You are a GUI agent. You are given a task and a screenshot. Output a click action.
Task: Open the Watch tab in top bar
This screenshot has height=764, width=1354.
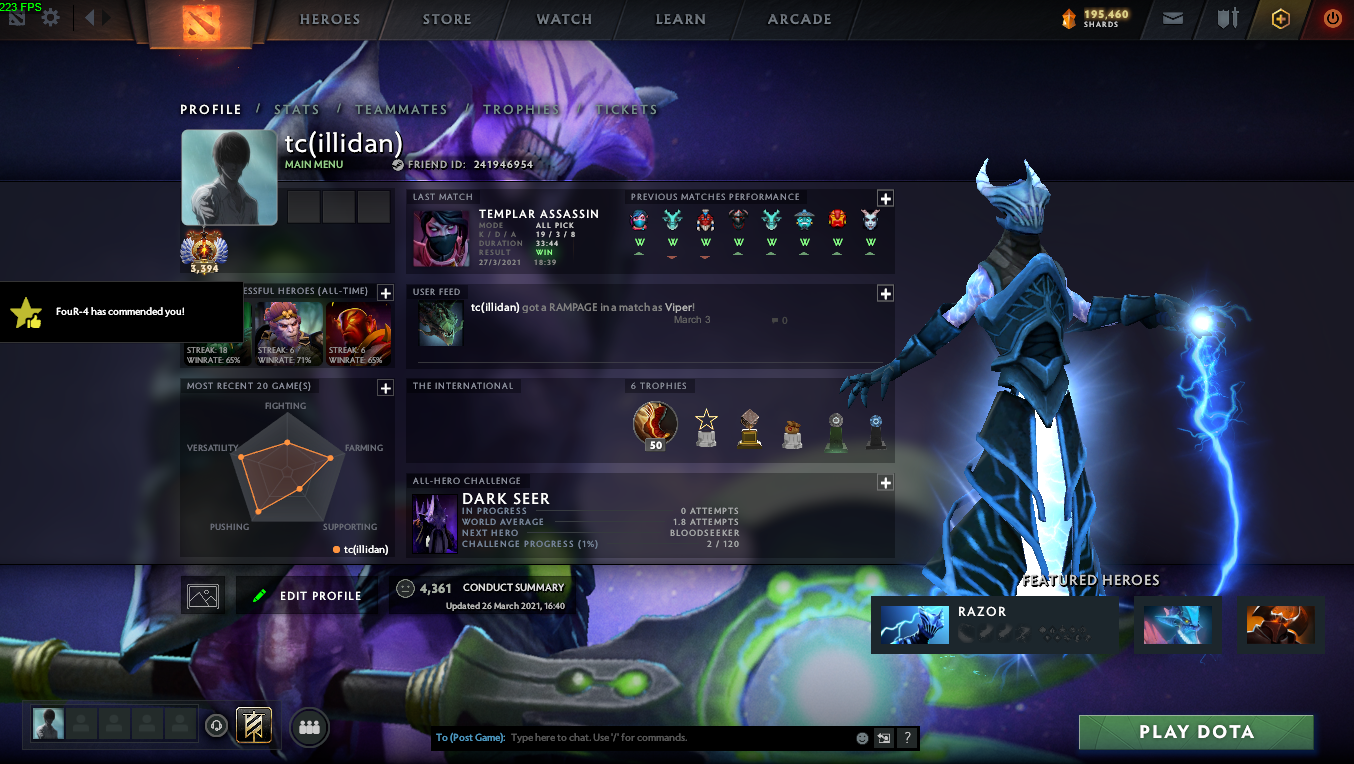[564, 19]
